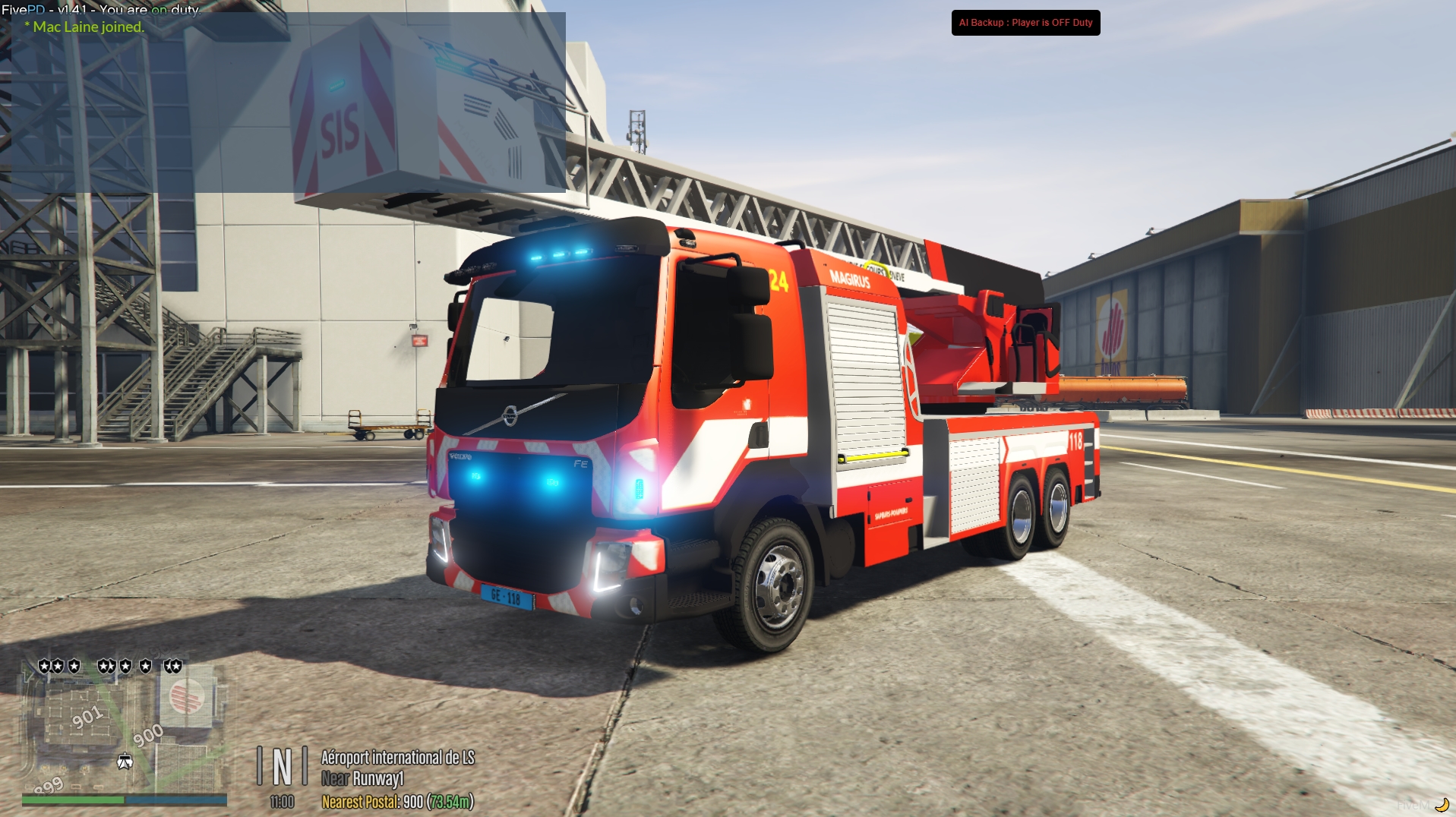Click the Aéroport international de LS label

pyautogui.click(x=398, y=758)
